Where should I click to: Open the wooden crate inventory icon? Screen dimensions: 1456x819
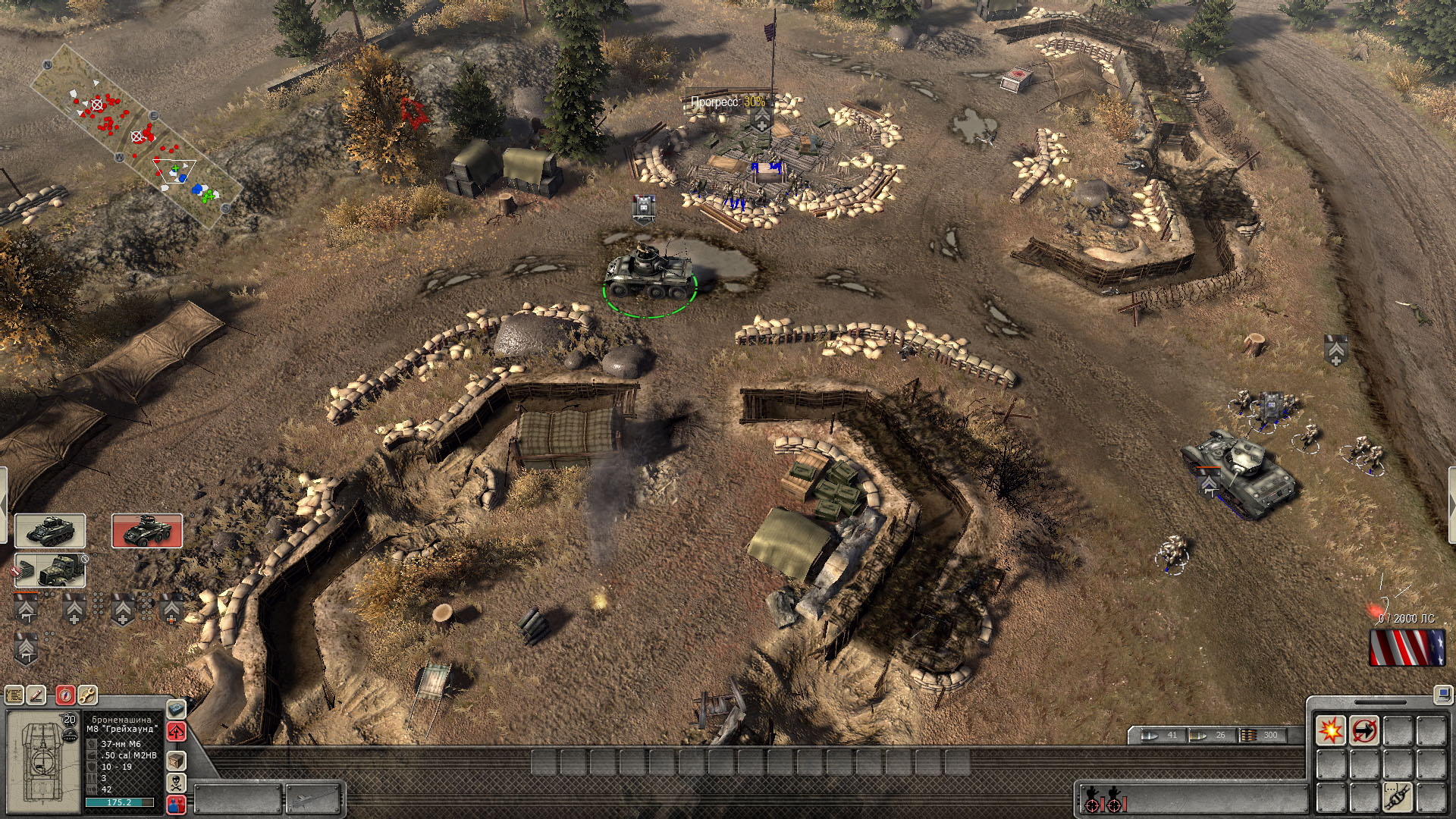176,760
